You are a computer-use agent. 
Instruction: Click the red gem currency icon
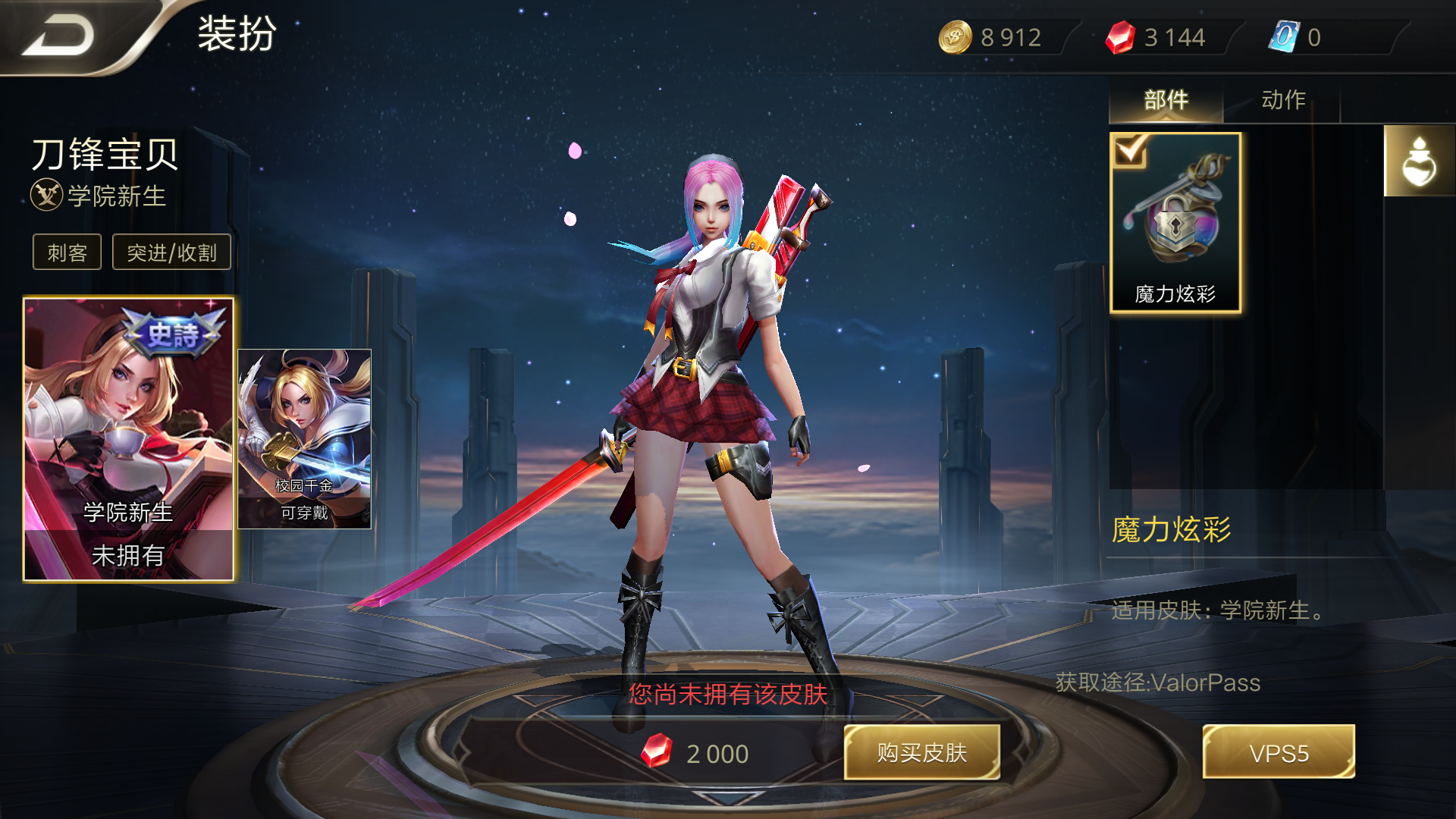point(1119,36)
